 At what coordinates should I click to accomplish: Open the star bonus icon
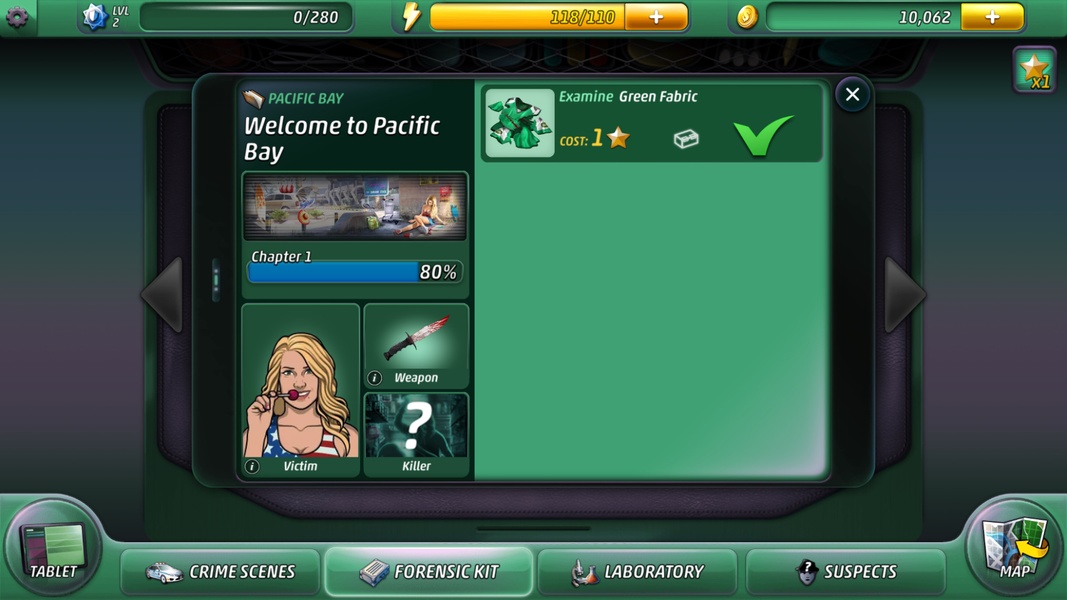click(x=1034, y=70)
